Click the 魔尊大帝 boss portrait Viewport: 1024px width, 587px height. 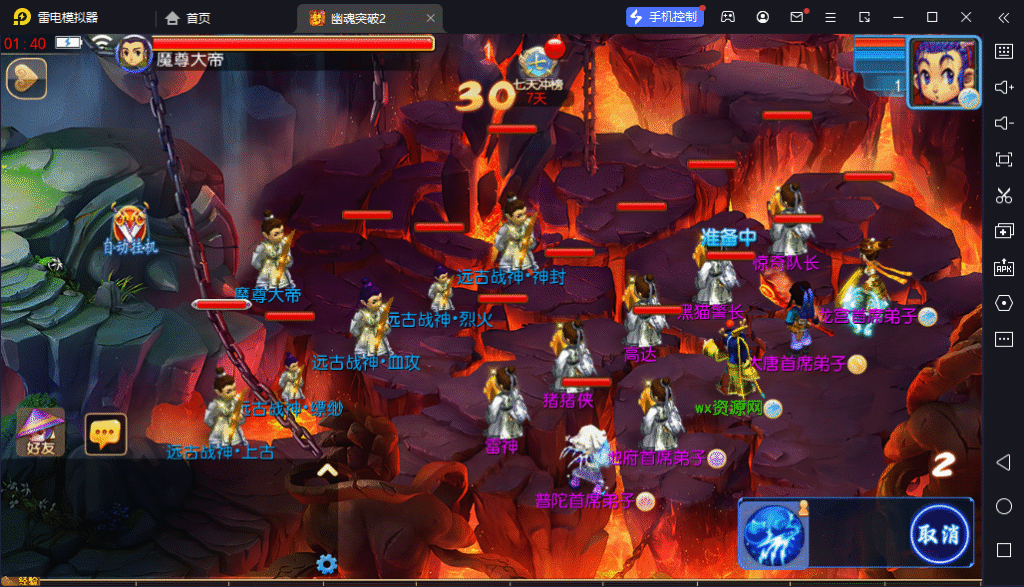(x=134, y=53)
